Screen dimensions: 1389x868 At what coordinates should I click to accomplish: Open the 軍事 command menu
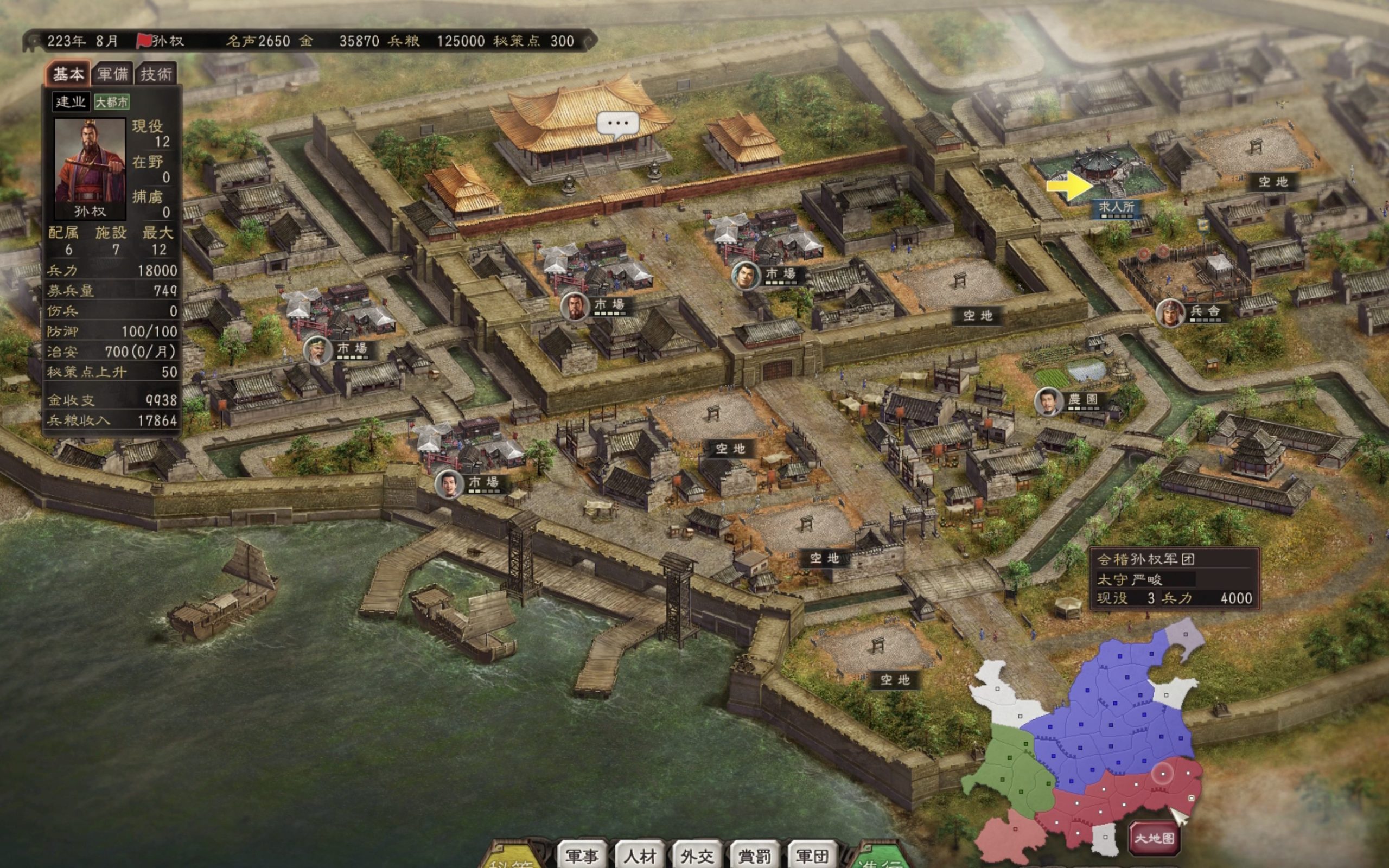tap(582, 856)
